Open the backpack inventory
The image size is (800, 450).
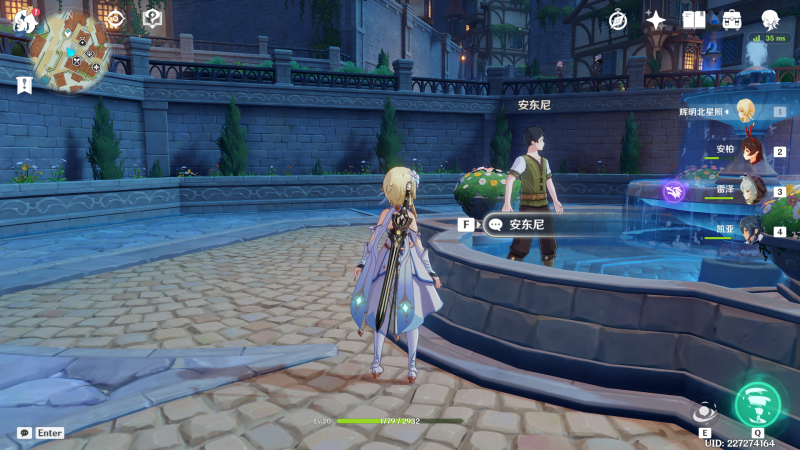point(732,20)
